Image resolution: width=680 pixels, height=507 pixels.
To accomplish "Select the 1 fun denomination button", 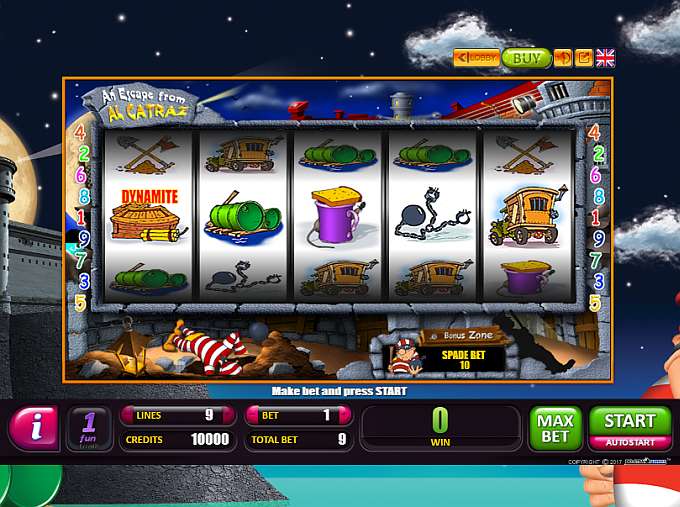I will 90,428.
